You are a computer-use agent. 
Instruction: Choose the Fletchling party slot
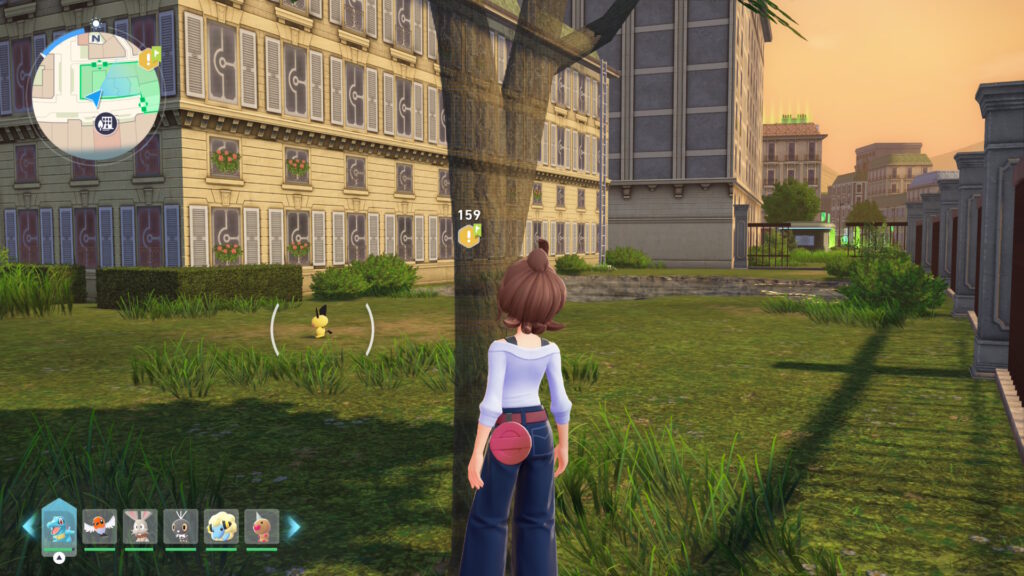100,526
